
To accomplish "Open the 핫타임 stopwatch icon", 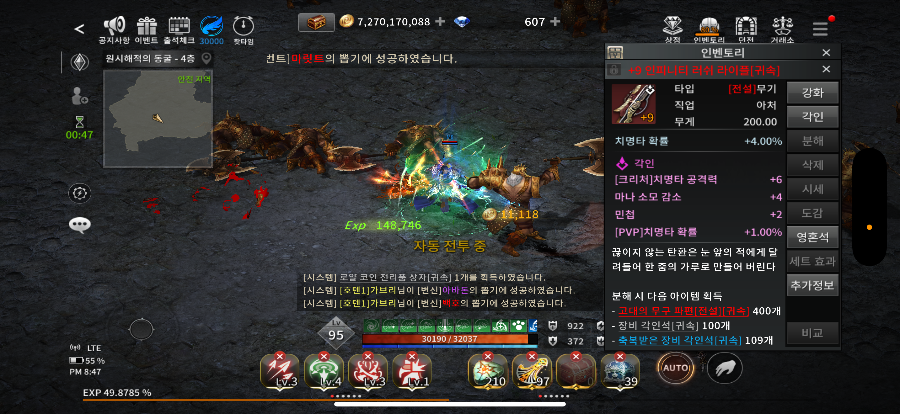I will (243, 26).
